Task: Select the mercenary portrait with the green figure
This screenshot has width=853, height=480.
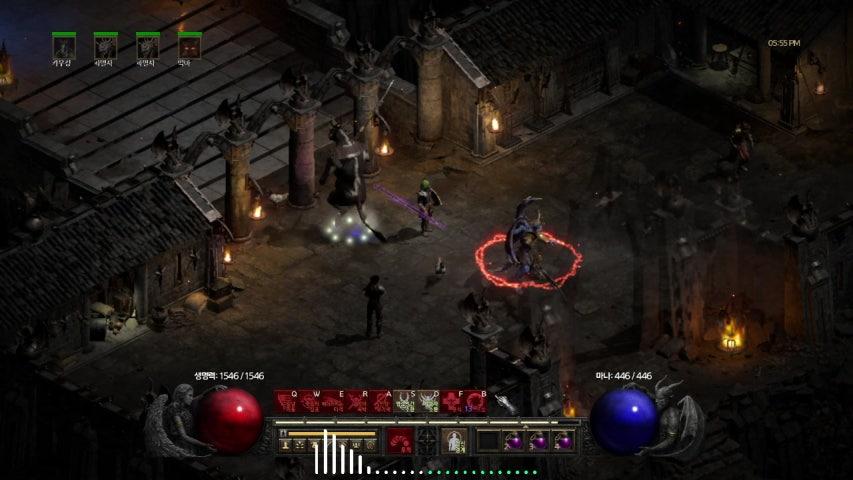Action: point(64,47)
